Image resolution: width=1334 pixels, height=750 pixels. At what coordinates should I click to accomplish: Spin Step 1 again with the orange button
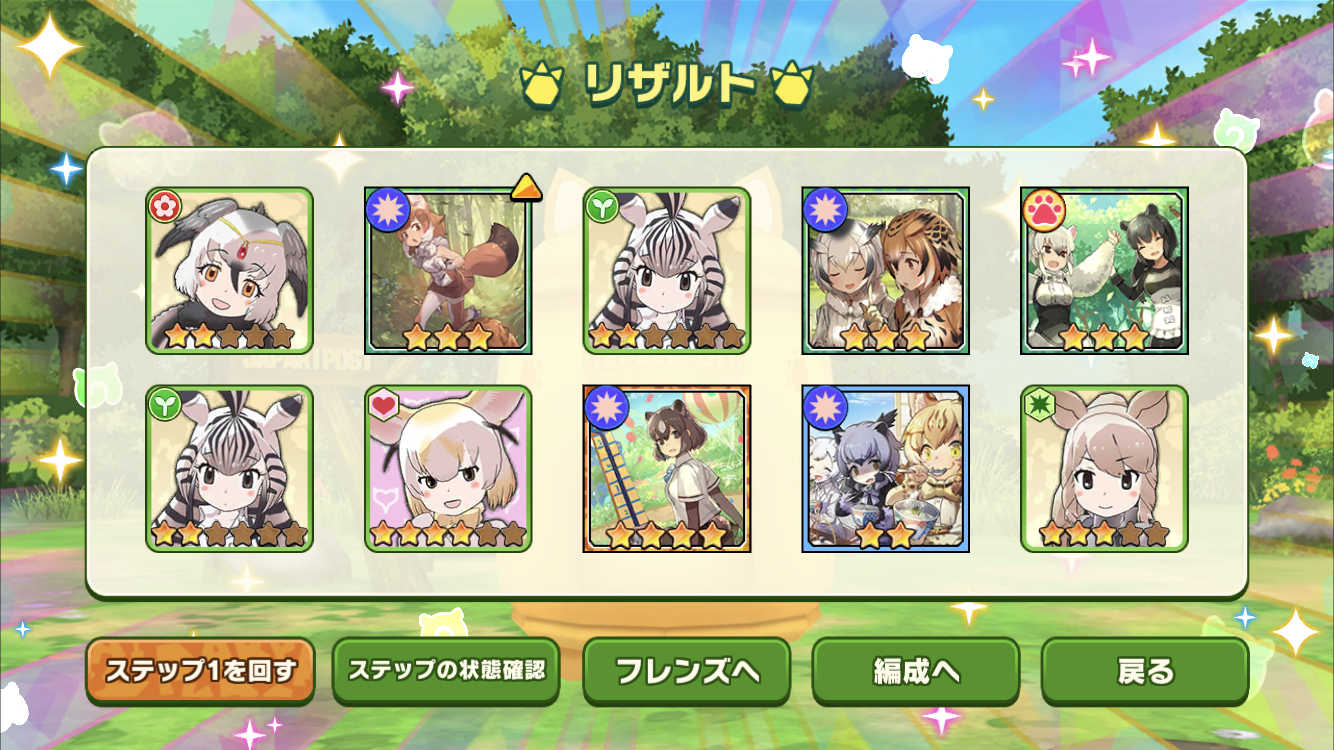tap(200, 670)
